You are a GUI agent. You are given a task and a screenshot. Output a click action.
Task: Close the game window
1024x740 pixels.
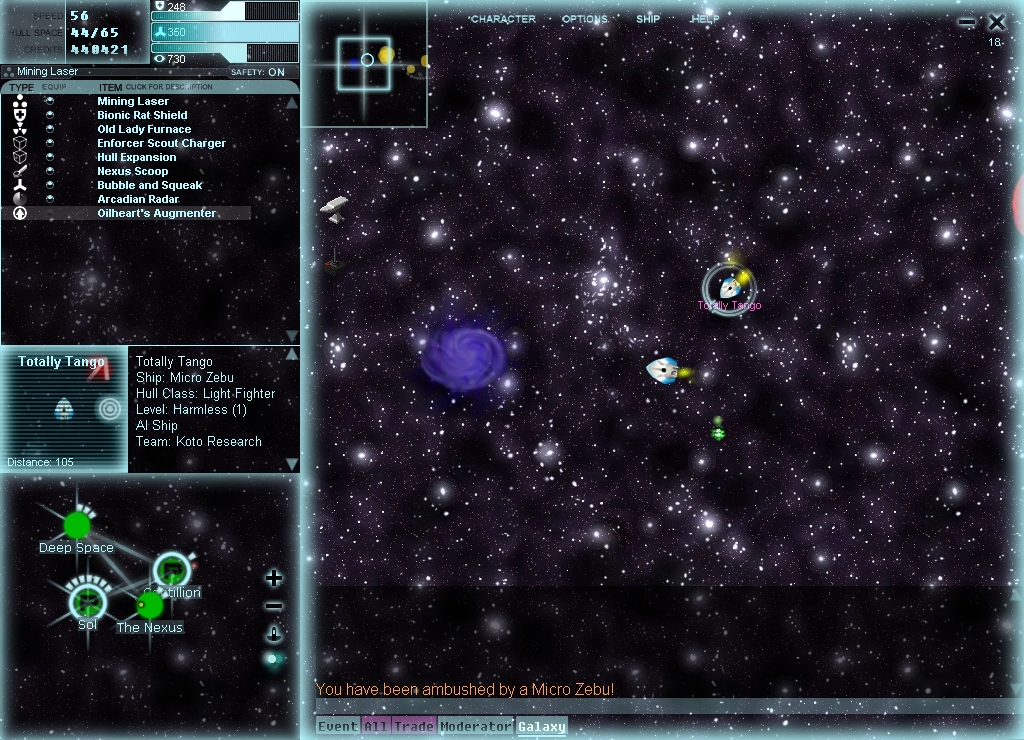(x=997, y=22)
